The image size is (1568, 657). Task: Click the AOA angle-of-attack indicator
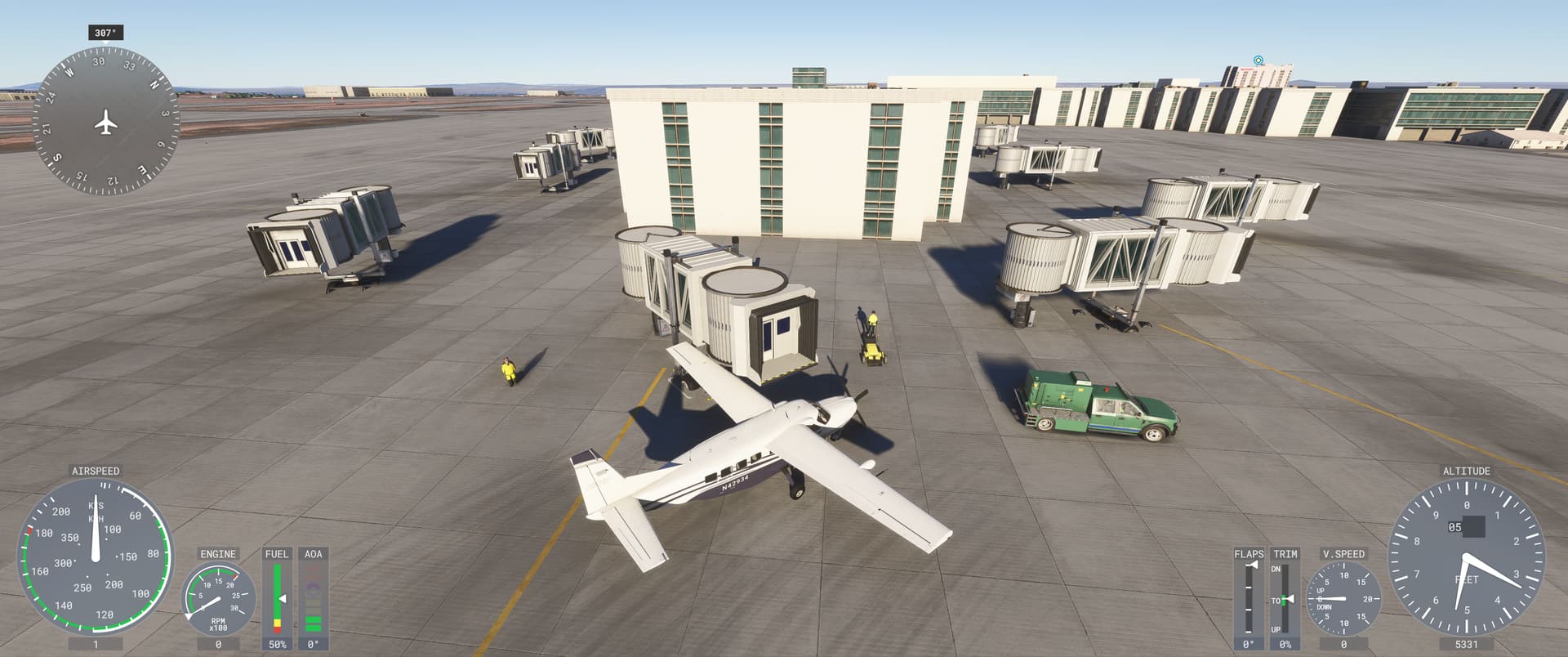coord(313,601)
